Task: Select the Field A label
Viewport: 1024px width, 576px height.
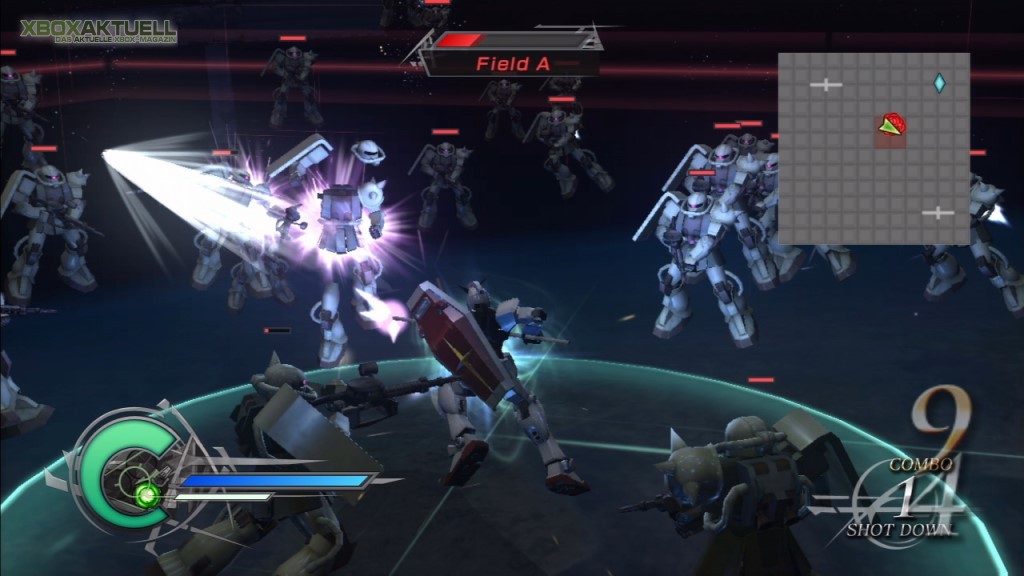Action: tap(512, 63)
